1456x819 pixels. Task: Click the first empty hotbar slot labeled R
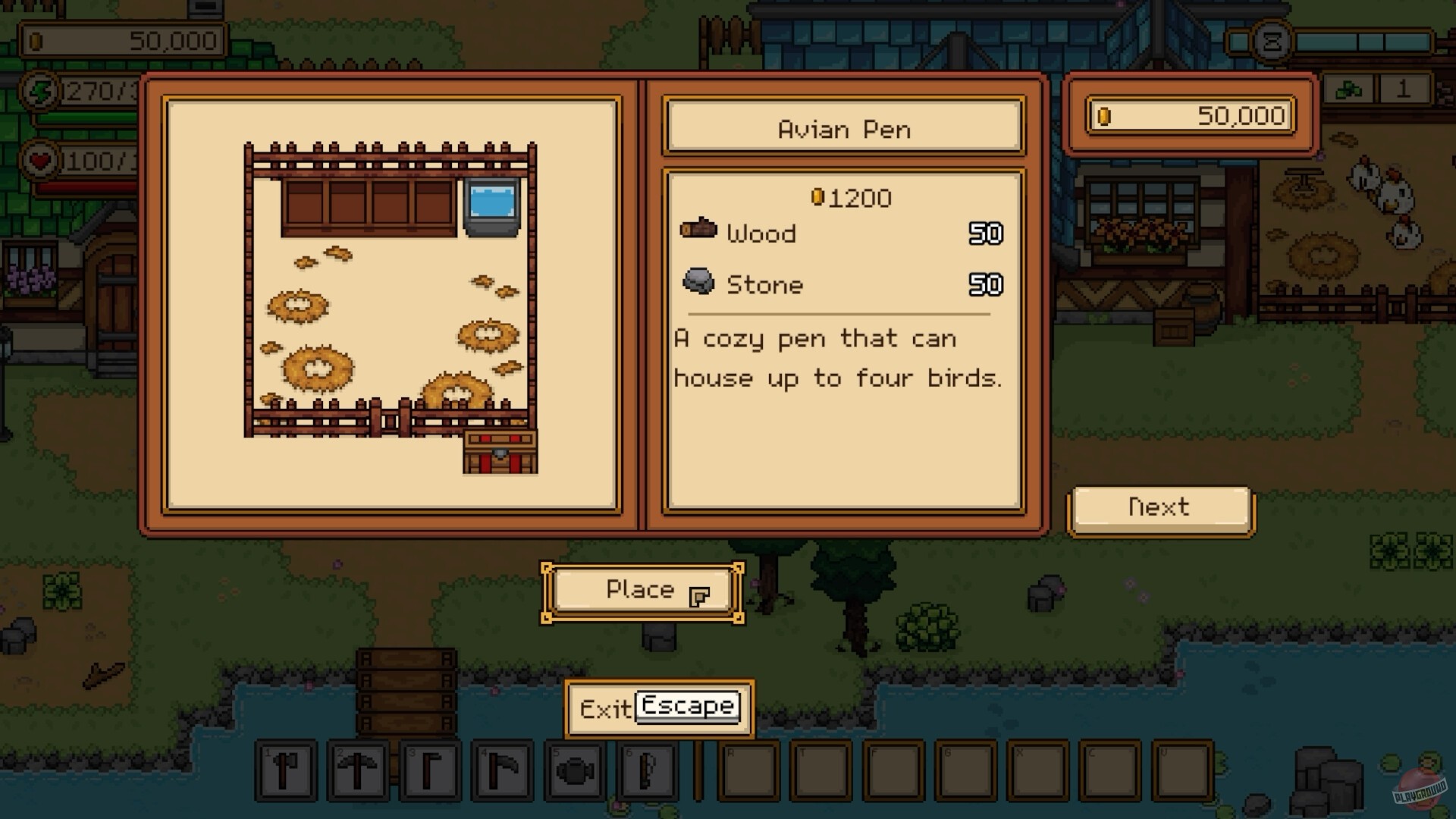click(747, 770)
